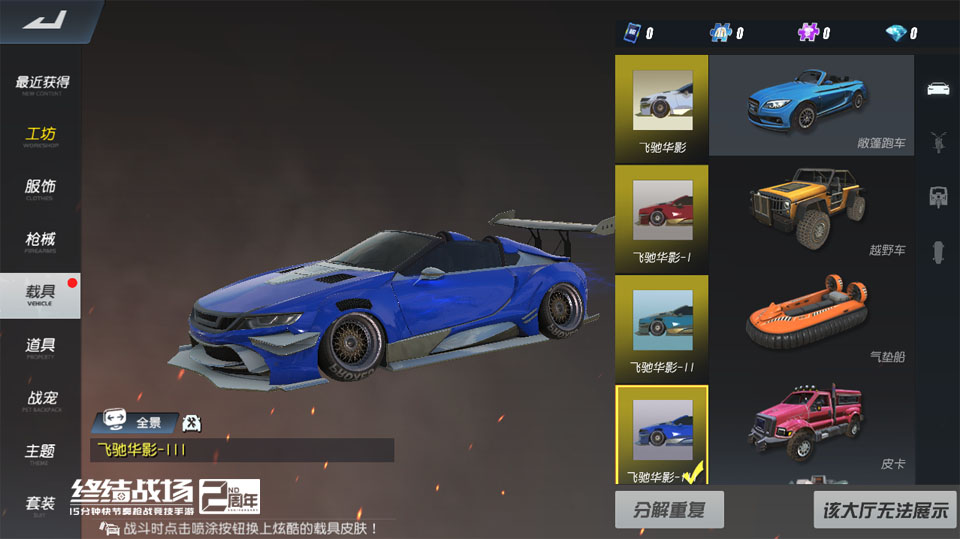Choose the 越野车 off-road vehicle tile
Image resolution: width=960 pixels, height=539 pixels.
[811, 215]
